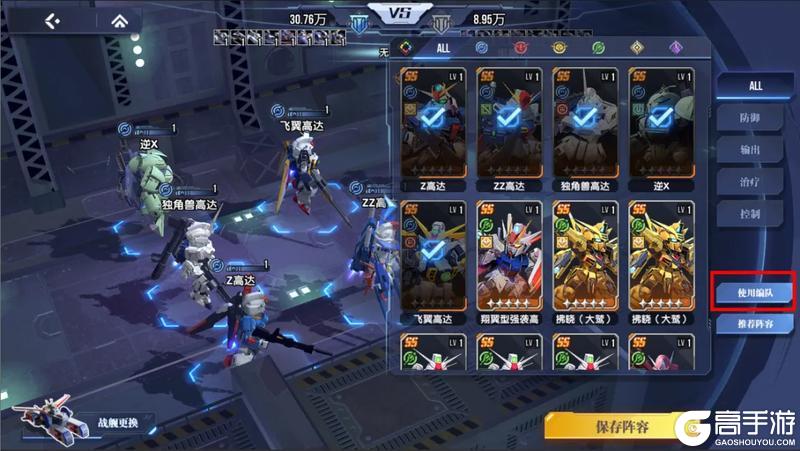Filter units by the purple diamond icon
The image size is (800, 451).
[675, 48]
